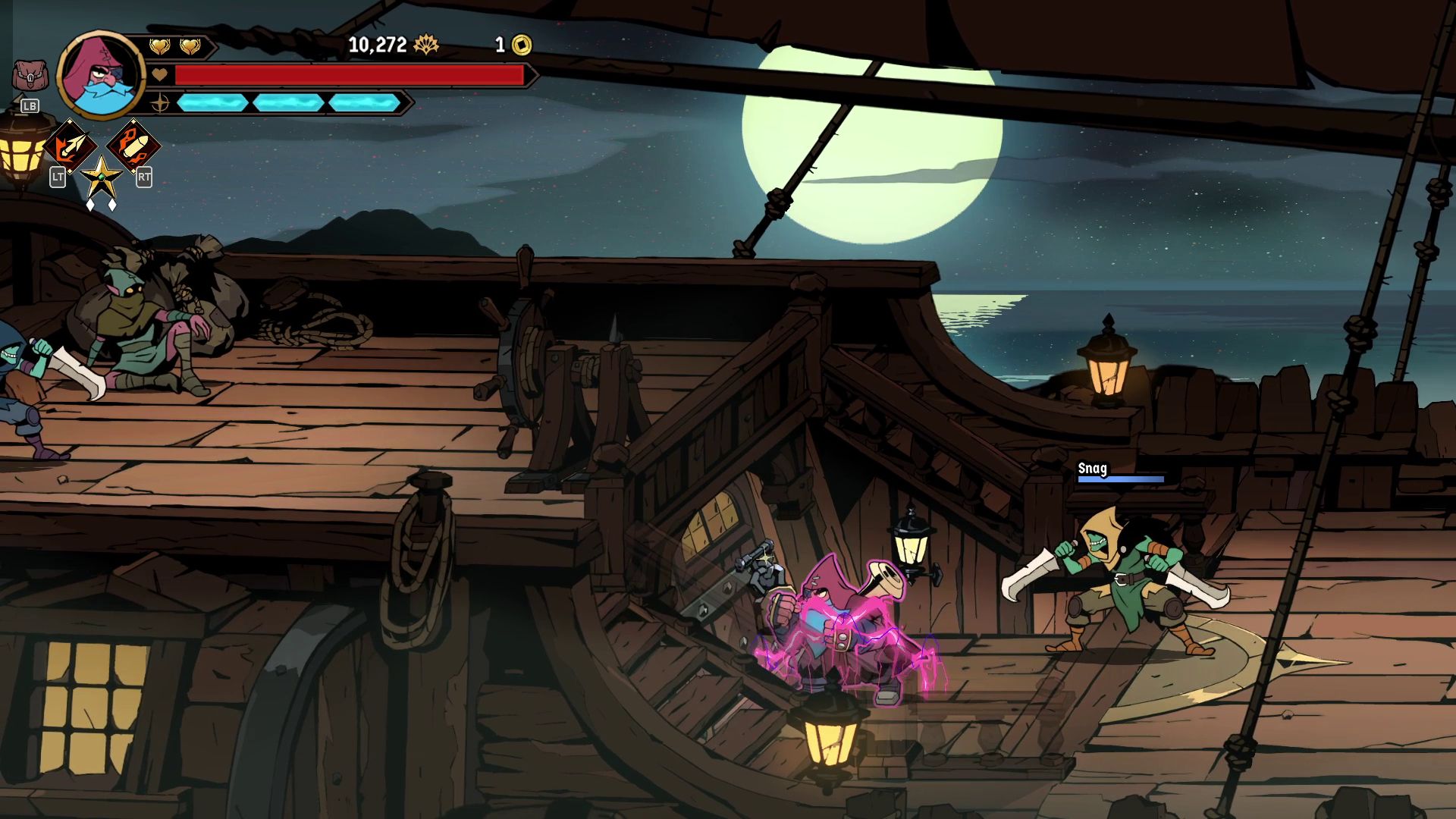Activate the flaming bullet ability icon
This screenshot has height=819, width=1456.
pyautogui.click(x=133, y=146)
